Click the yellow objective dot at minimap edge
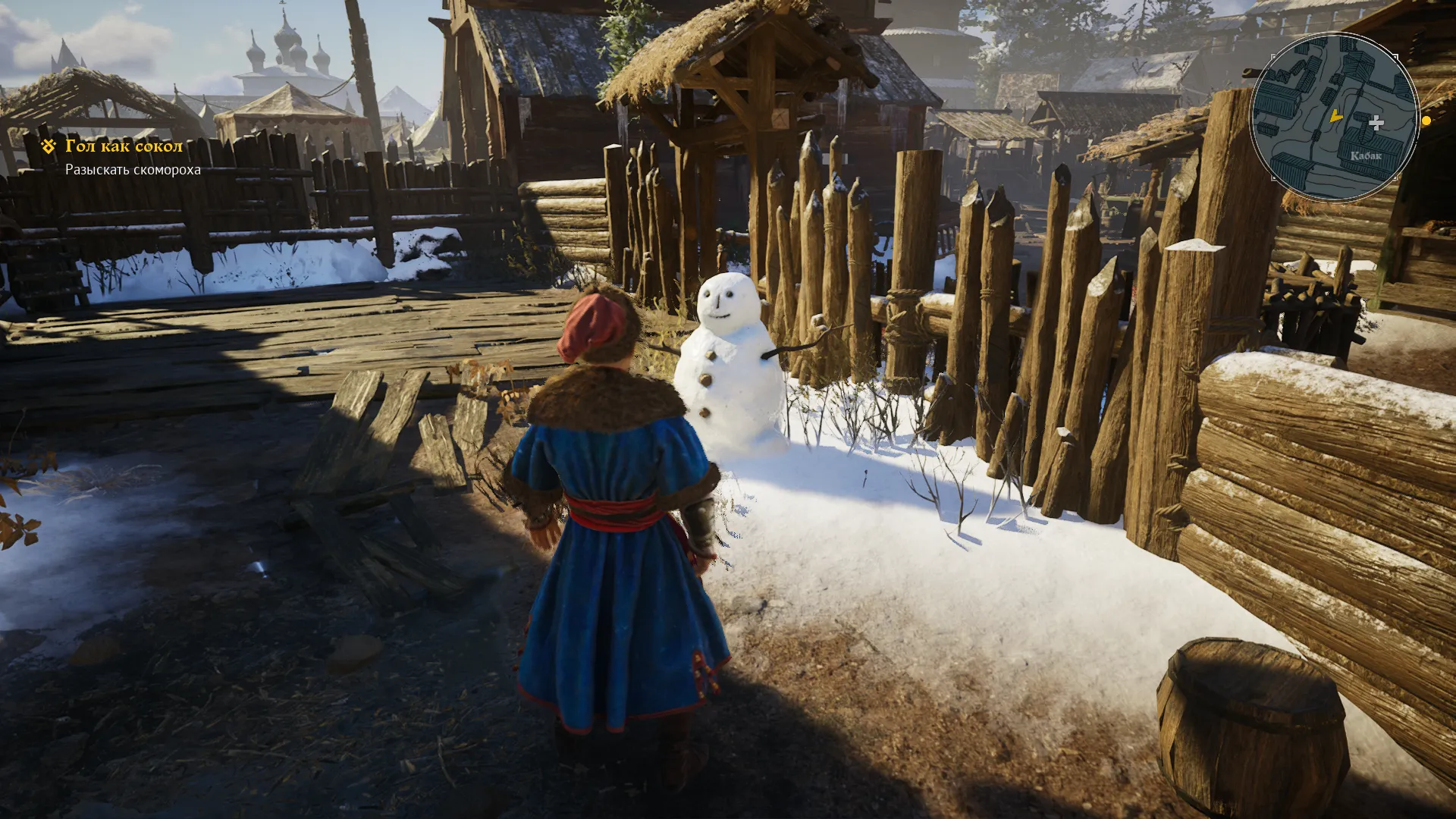Image resolution: width=1456 pixels, height=819 pixels. 1426,121
